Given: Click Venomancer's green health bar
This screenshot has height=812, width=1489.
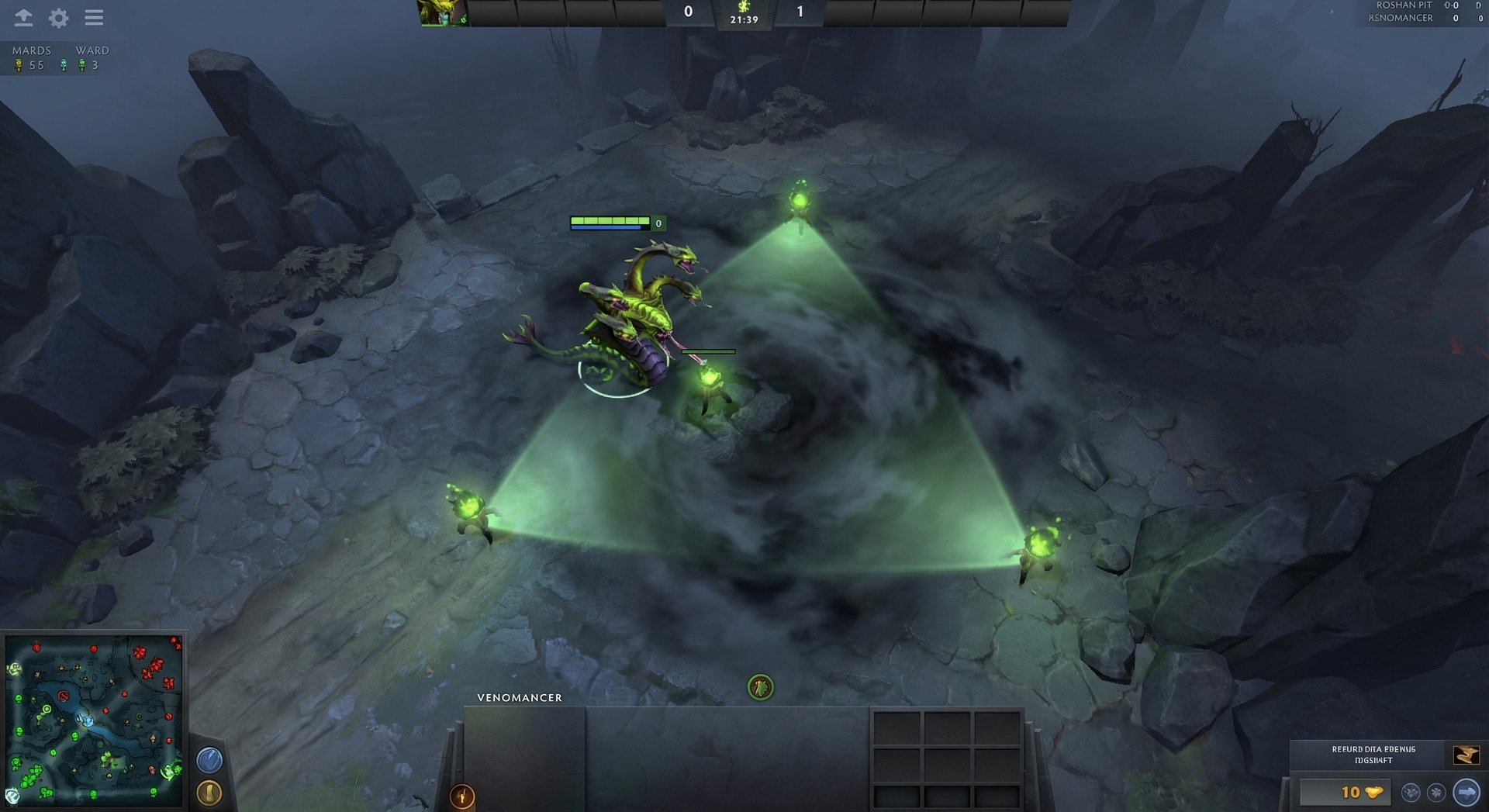Looking at the screenshot, I should click(x=609, y=219).
